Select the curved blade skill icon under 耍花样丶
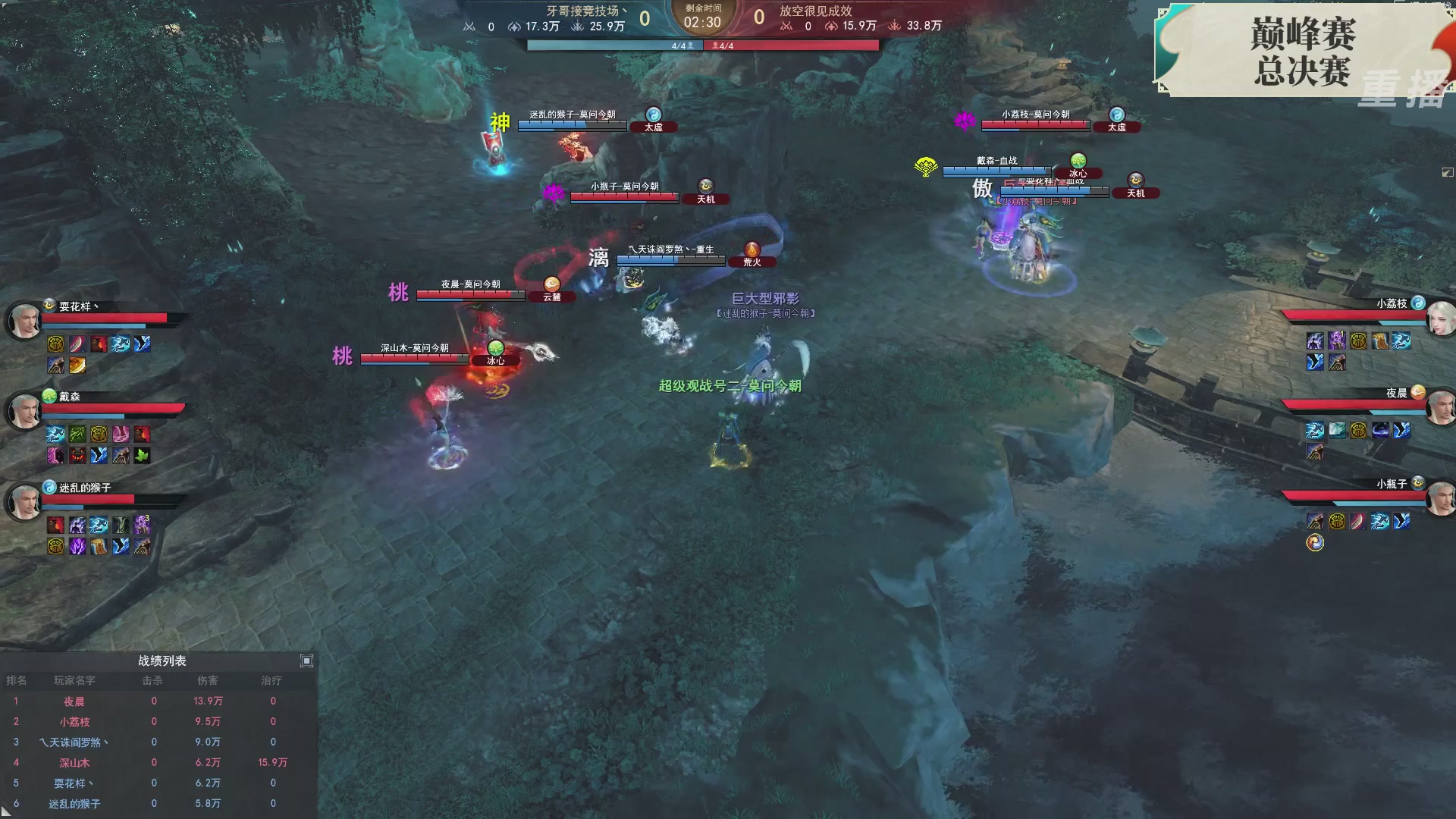The image size is (1456, 819). 77,343
